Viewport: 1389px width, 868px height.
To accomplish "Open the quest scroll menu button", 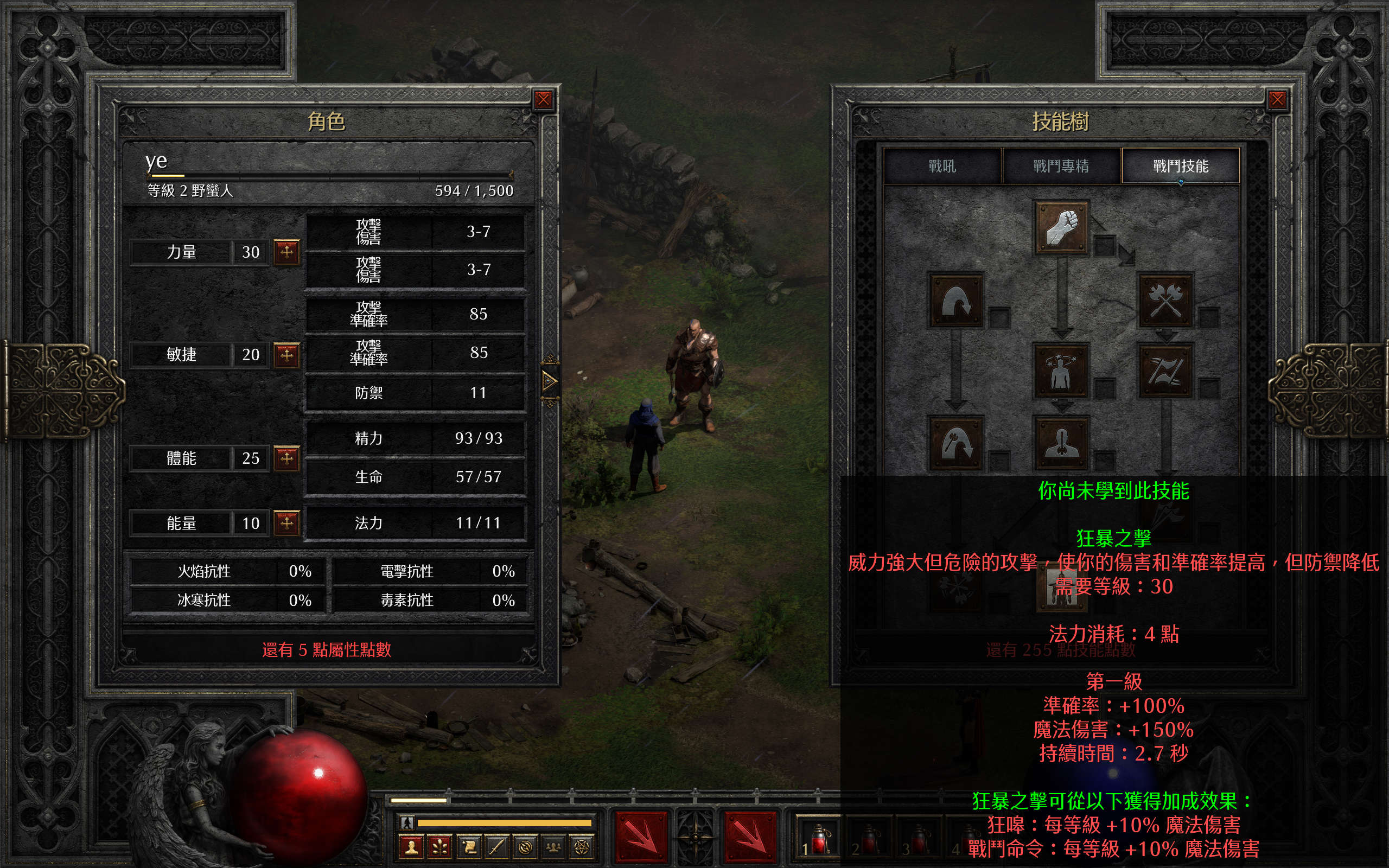I will [x=468, y=847].
